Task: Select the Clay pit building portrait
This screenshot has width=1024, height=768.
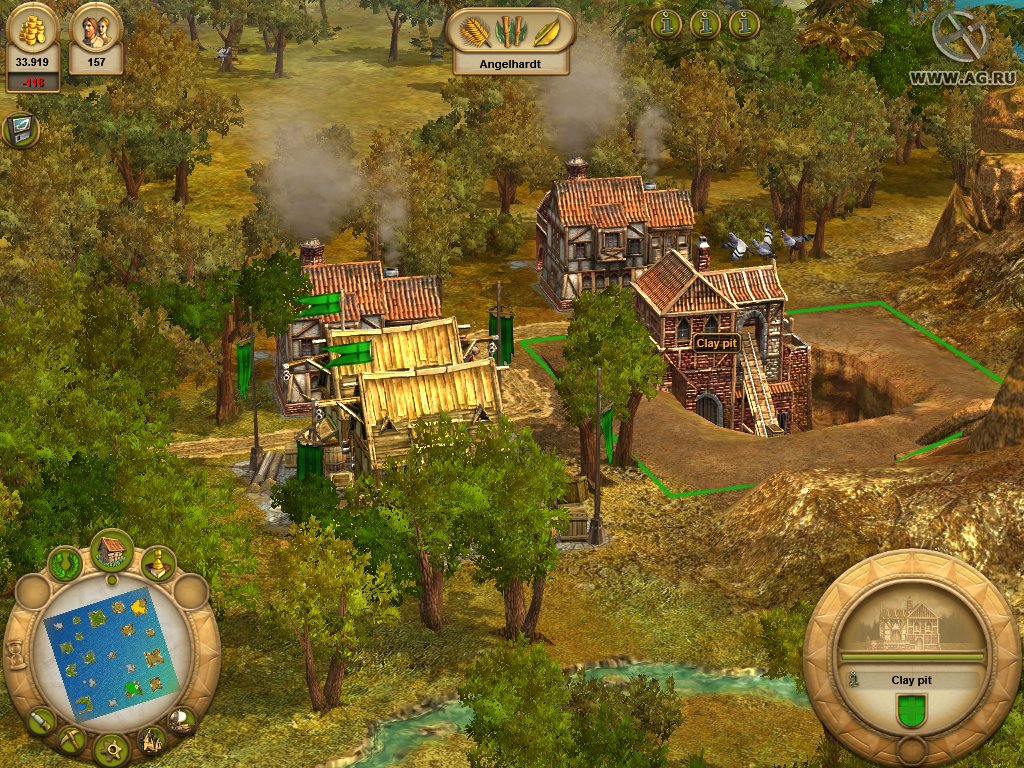Action: tap(911, 625)
